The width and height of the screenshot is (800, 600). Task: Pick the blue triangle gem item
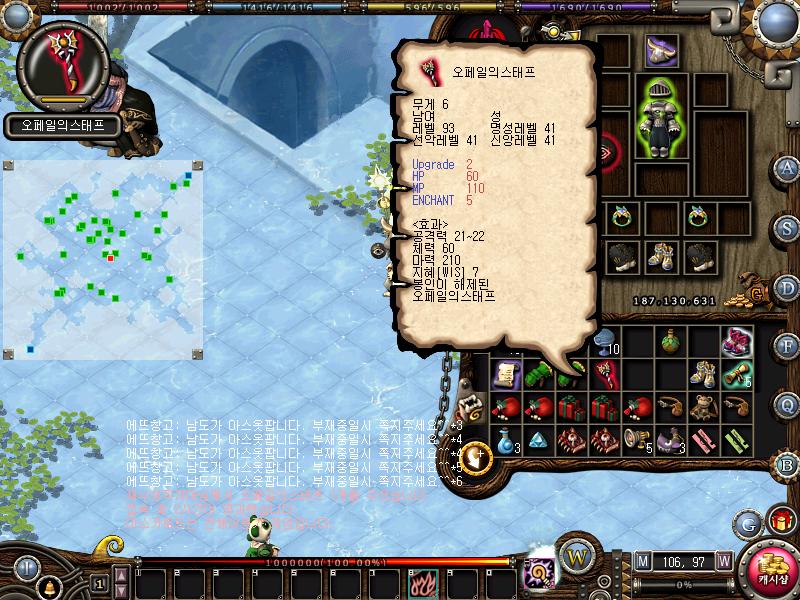(x=538, y=442)
